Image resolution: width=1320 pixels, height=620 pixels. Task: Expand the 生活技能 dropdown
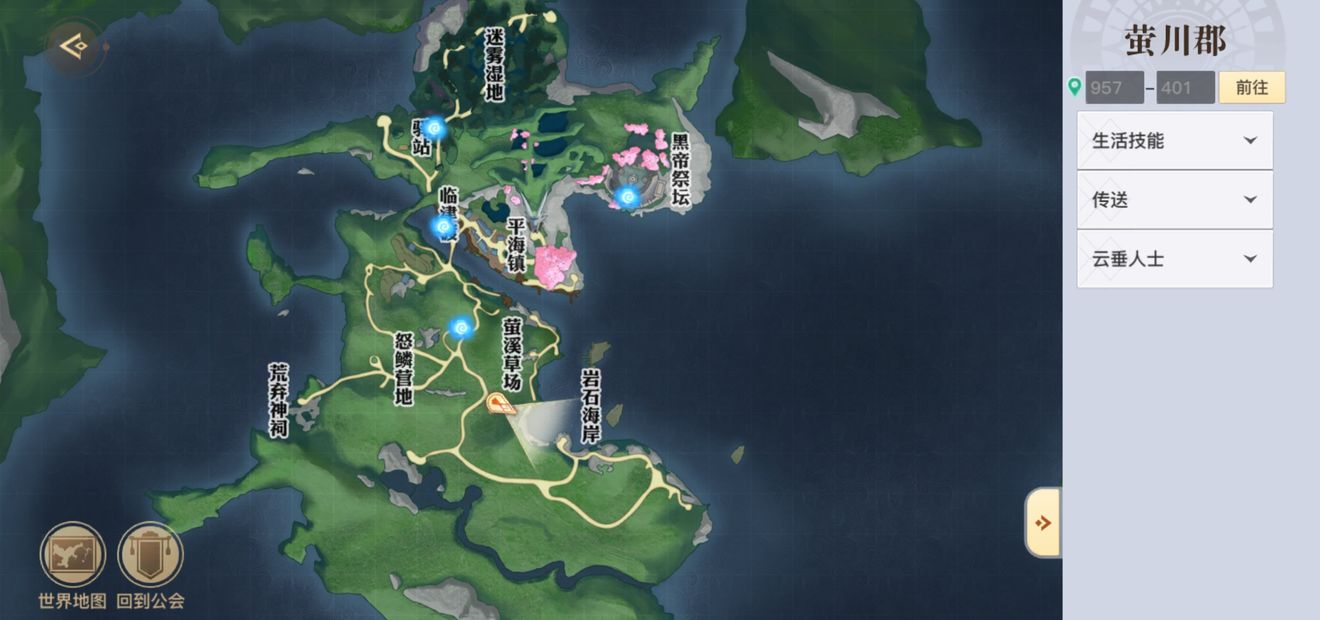tap(1174, 141)
